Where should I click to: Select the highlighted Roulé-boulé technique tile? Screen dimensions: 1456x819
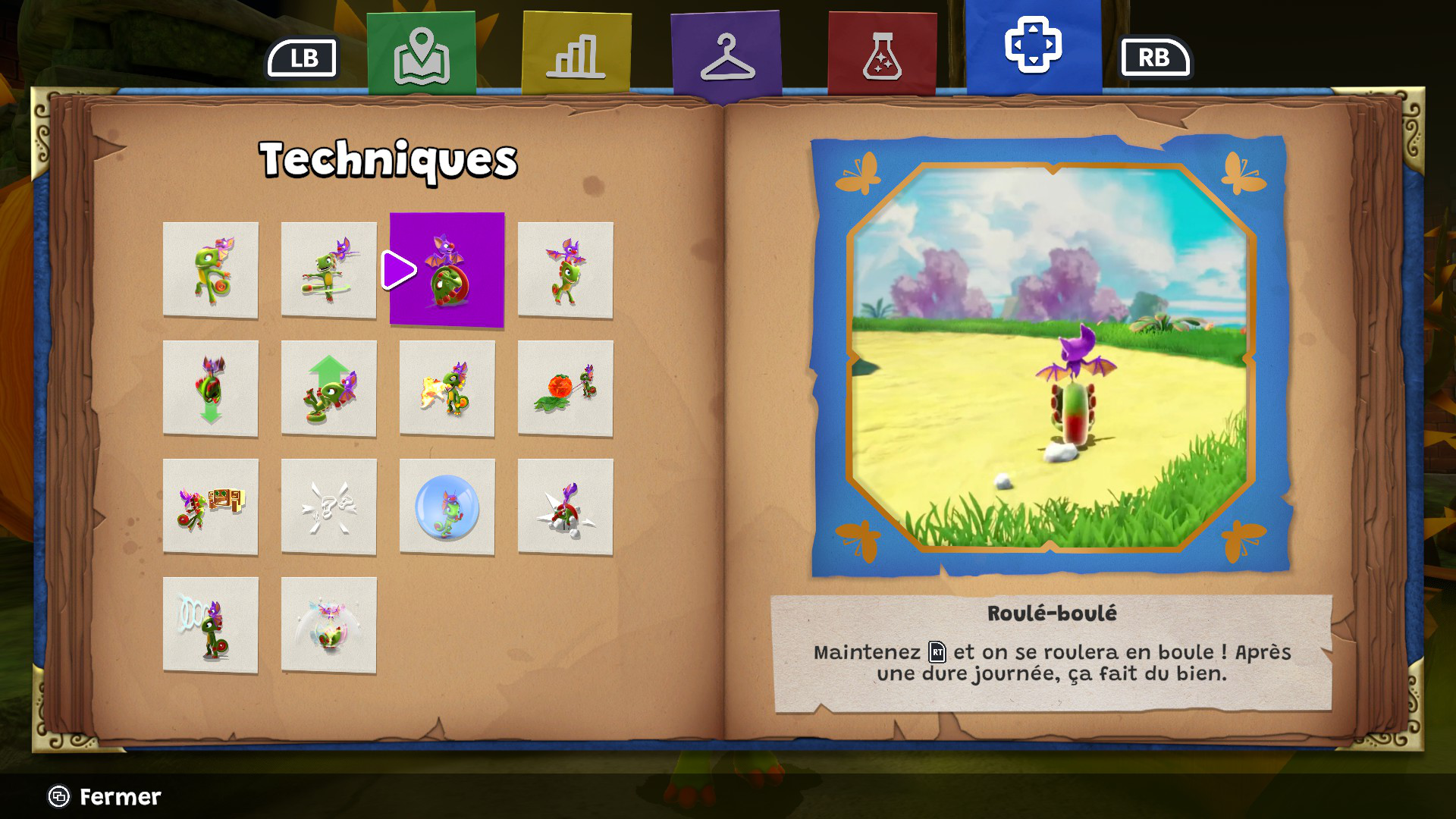tap(447, 270)
